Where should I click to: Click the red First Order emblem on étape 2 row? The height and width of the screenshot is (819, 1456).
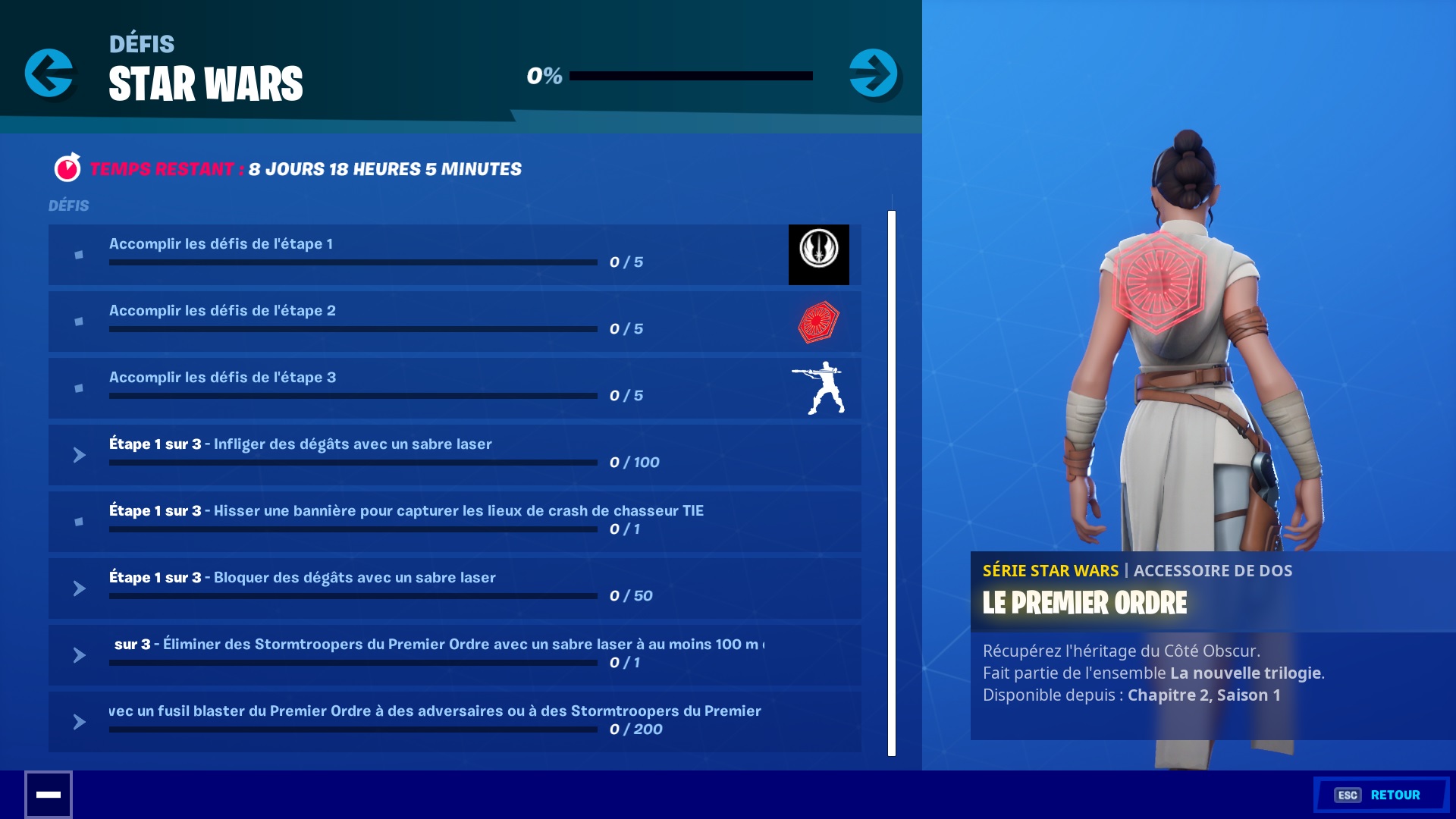pos(818,321)
